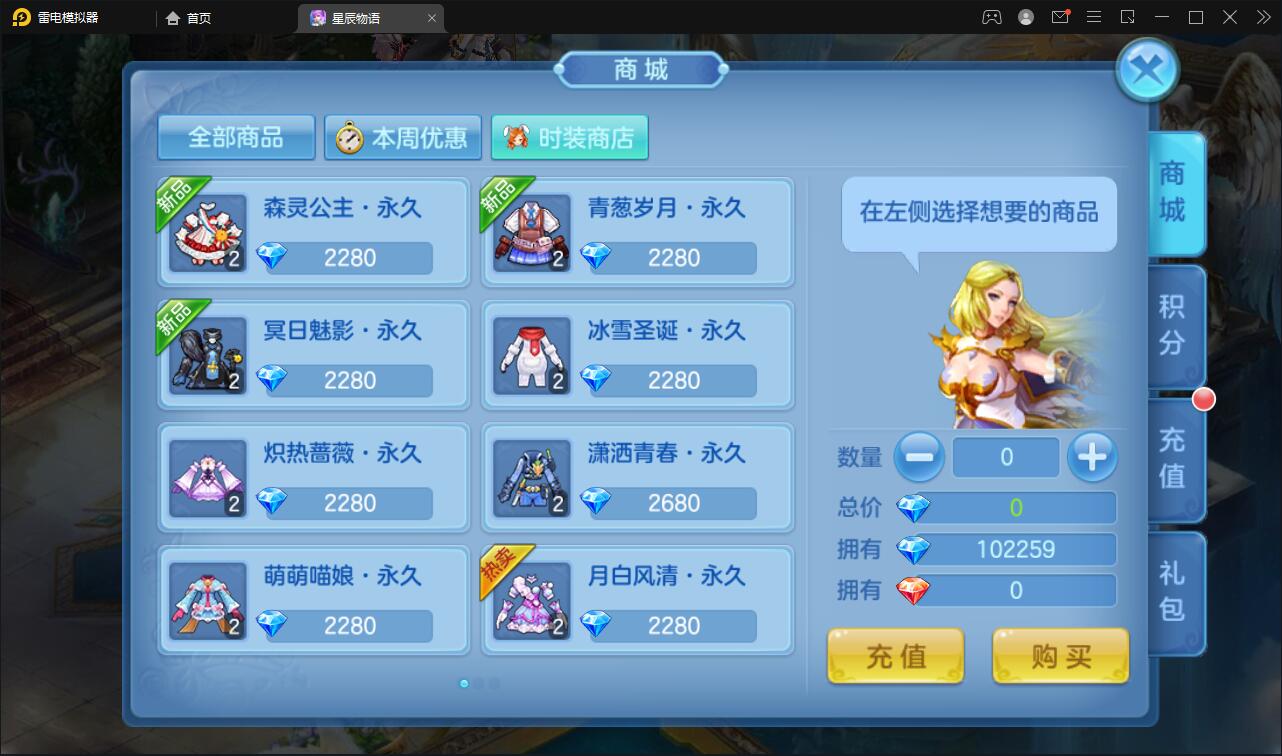This screenshot has height=756, width=1282.
Task: Open the 时装商店 category
Action: [x=569, y=138]
